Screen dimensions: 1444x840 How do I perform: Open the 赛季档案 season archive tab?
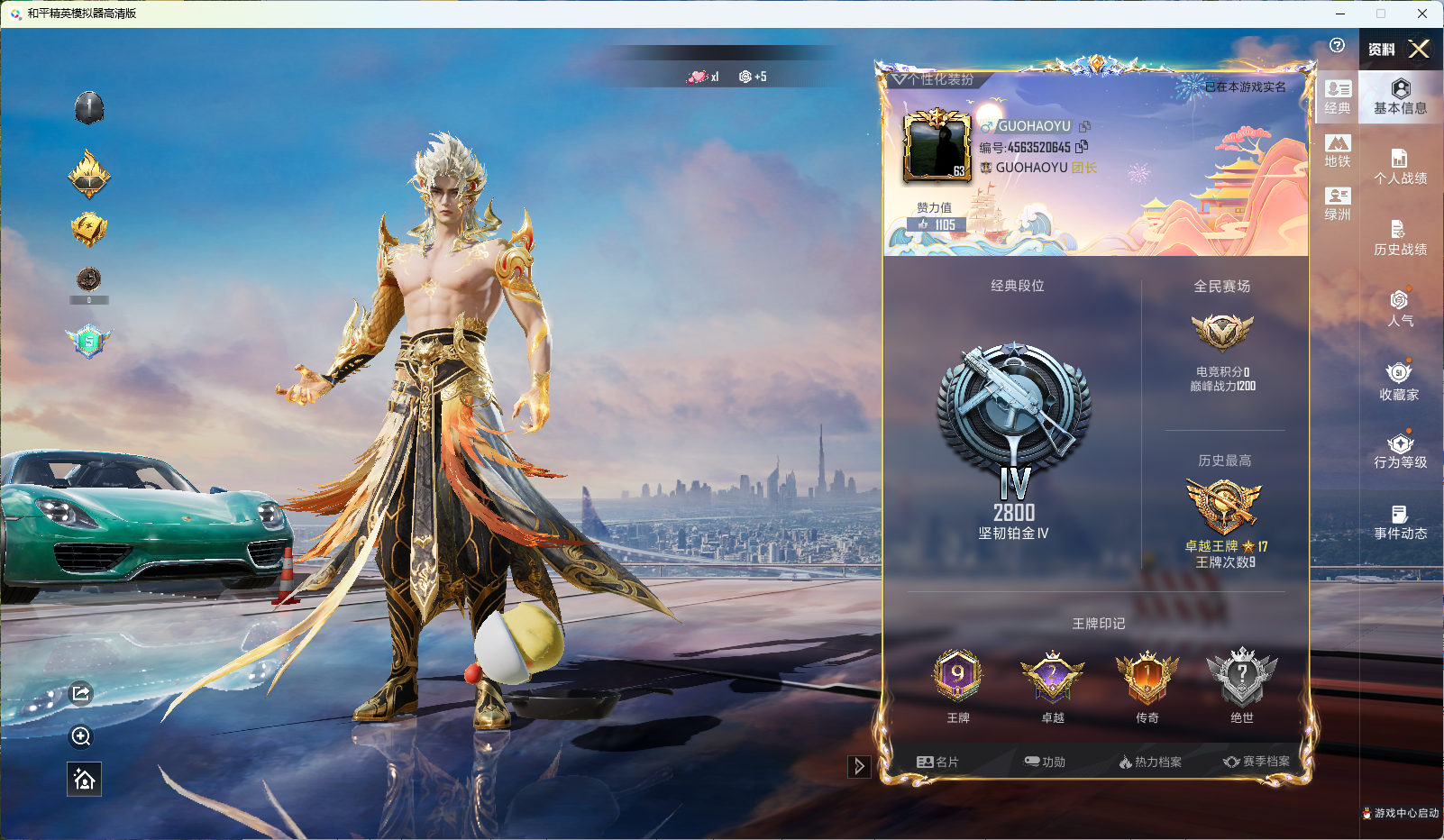pyautogui.click(x=1257, y=762)
